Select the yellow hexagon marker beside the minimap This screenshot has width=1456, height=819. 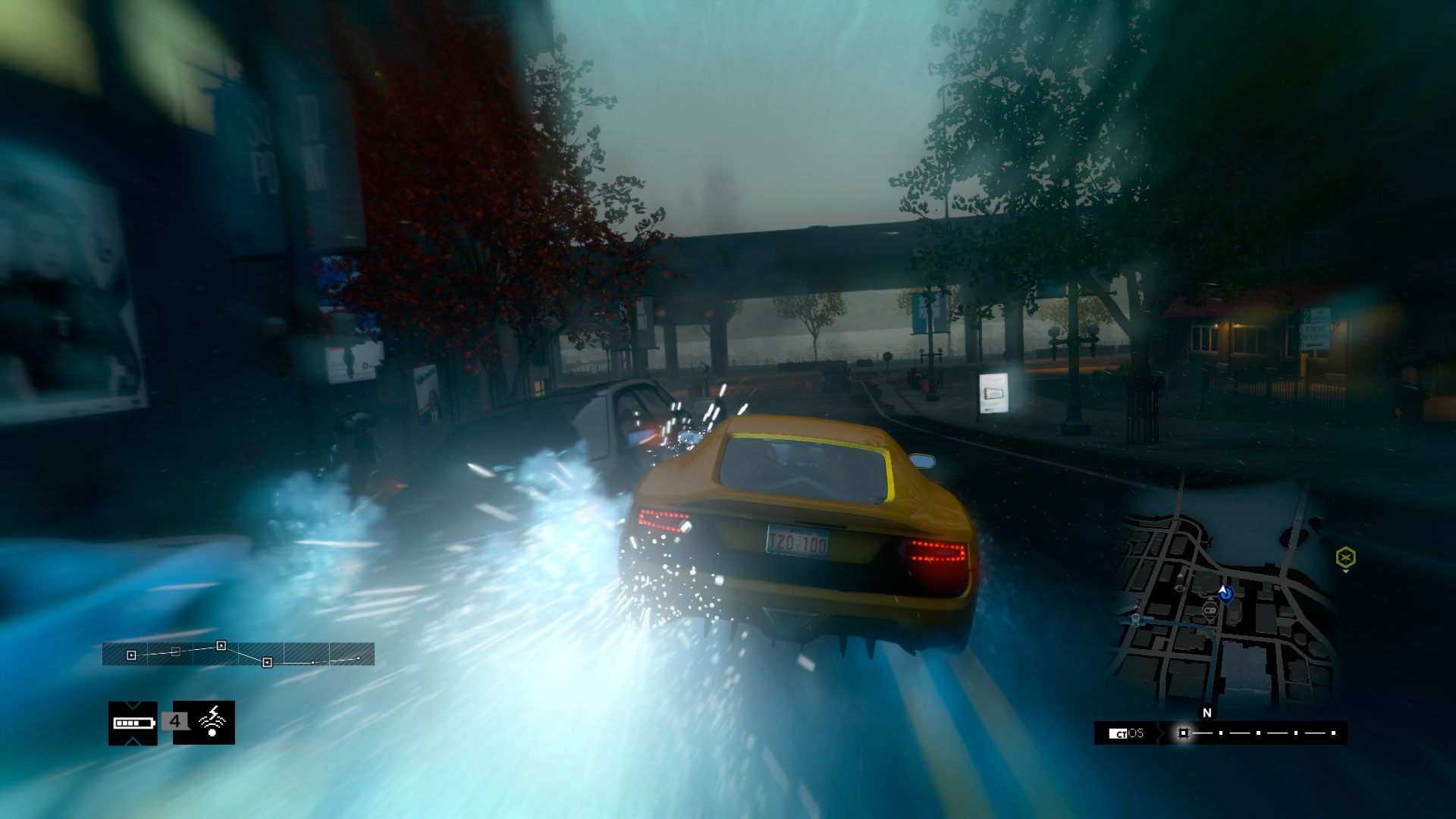point(1345,558)
